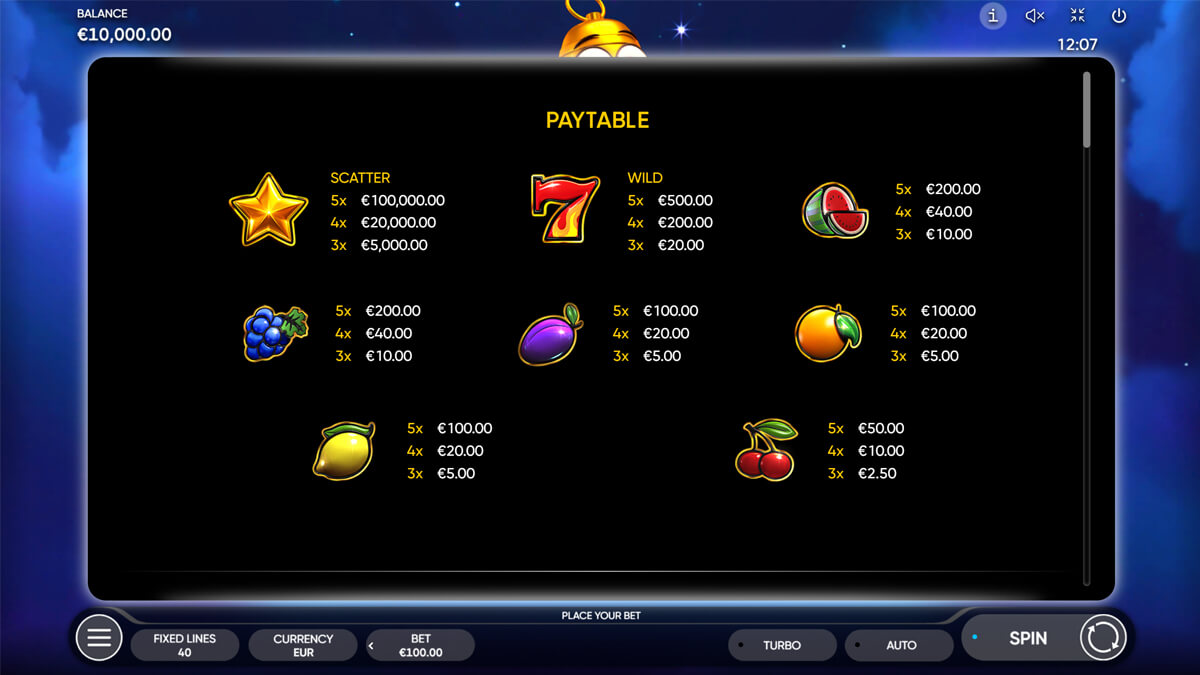Close the paytable via the info icon
The height and width of the screenshot is (675, 1200).
click(992, 16)
